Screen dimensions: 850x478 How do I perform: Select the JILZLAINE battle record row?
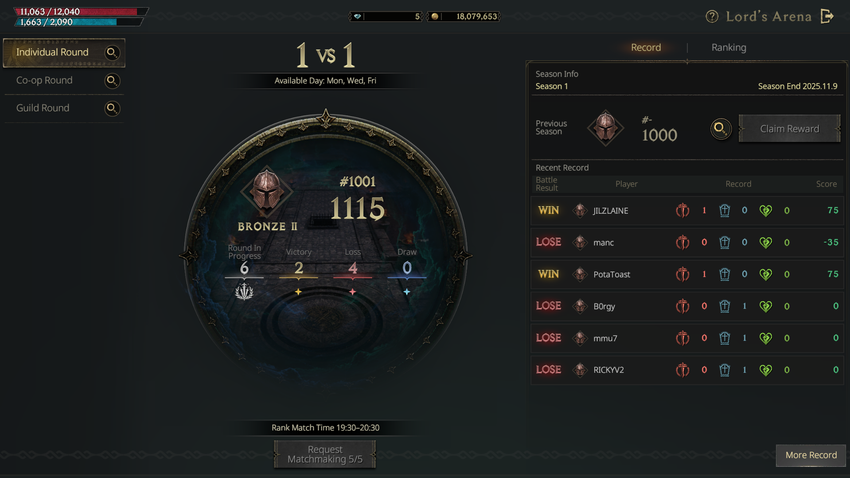(x=687, y=211)
